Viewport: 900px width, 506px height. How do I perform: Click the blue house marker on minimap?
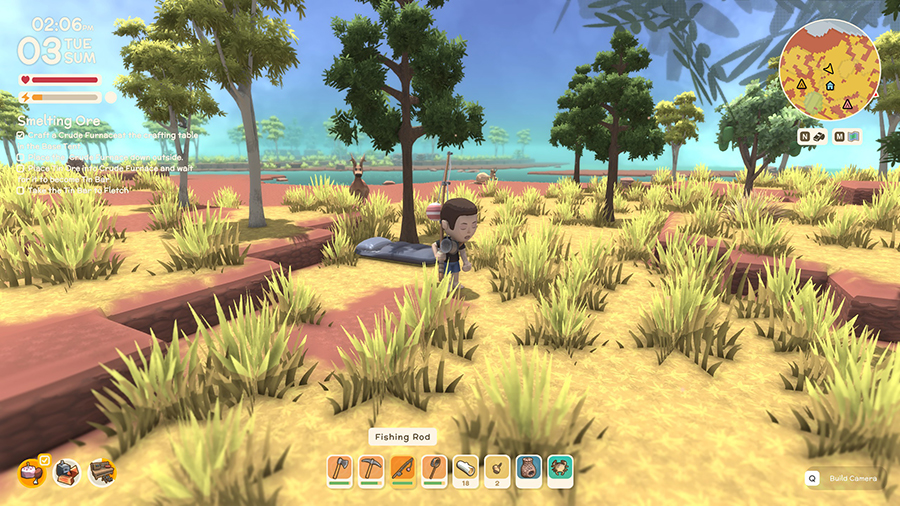click(829, 86)
